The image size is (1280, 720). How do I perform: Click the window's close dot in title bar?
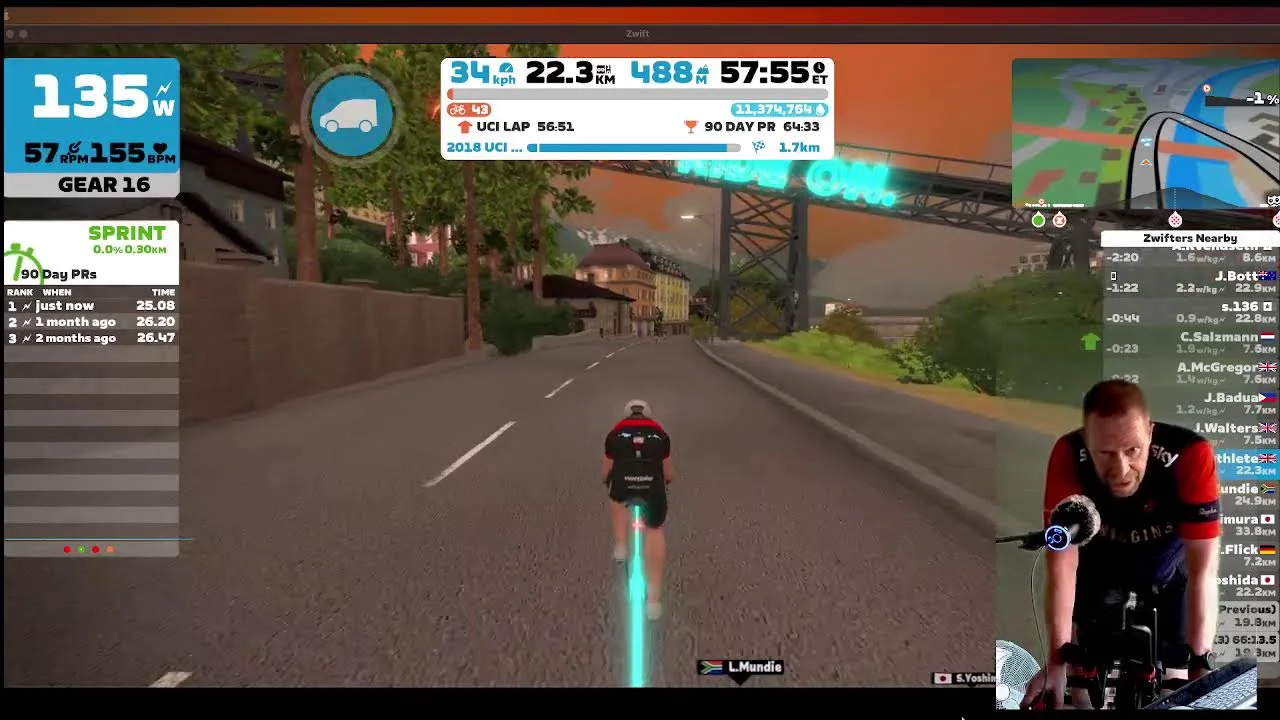pyautogui.click(x=9, y=34)
